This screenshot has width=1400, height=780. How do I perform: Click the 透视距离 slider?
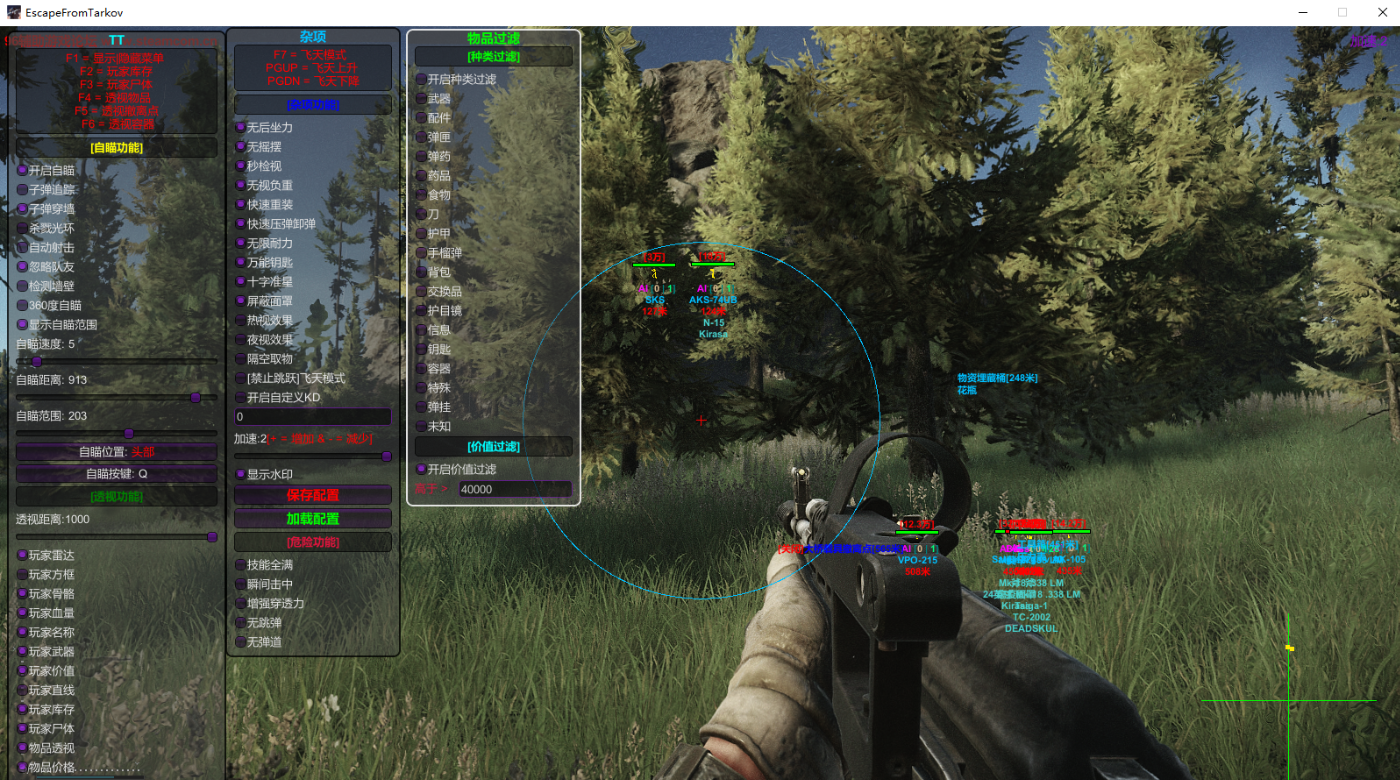click(116, 537)
